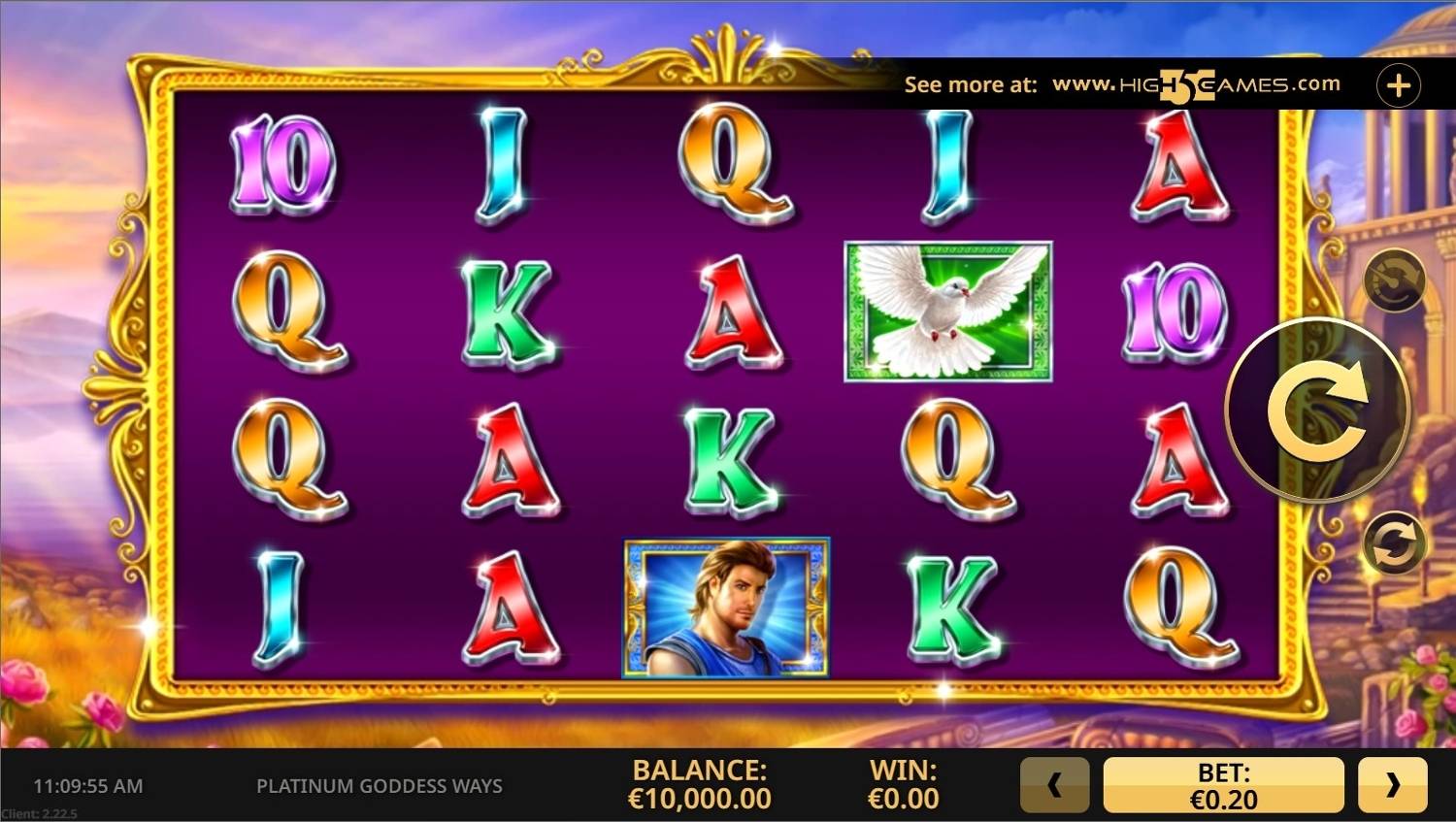Spin the reels with the large arrow button
The height and width of the screenshot is (822, 1456).
click(1317, 411)
